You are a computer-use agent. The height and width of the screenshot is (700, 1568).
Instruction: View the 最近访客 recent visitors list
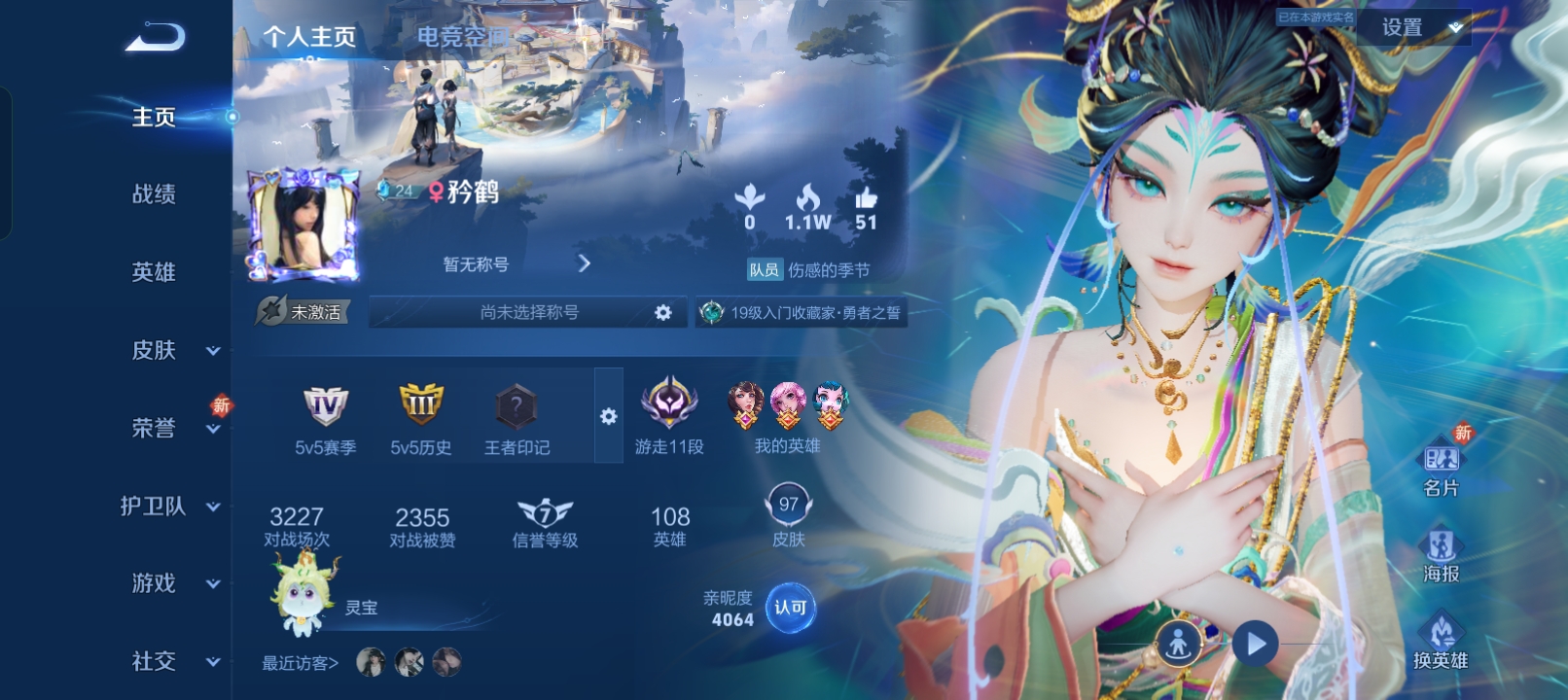coord(300,663)
